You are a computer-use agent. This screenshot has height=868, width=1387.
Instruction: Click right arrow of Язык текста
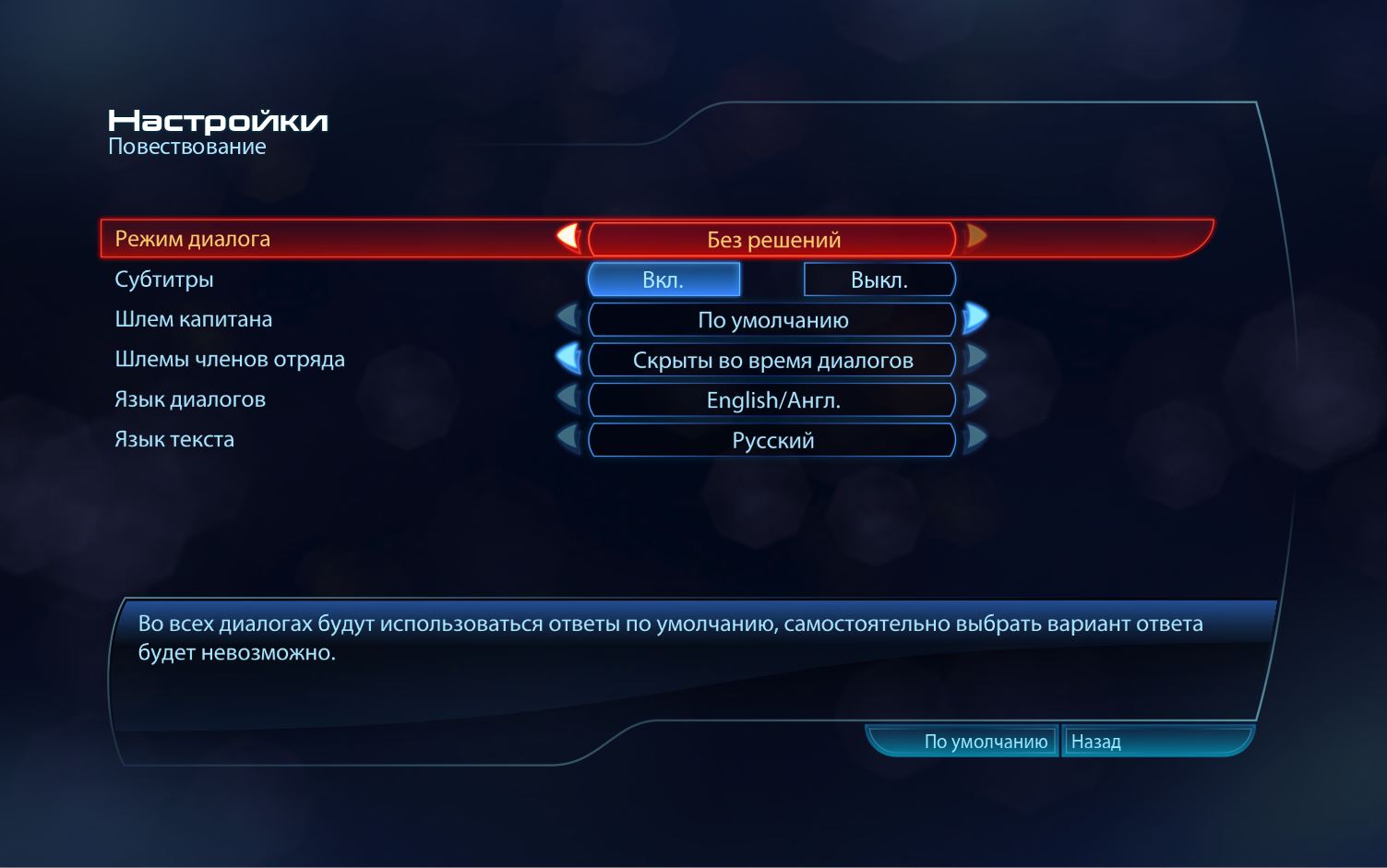[x=975, y=439]
